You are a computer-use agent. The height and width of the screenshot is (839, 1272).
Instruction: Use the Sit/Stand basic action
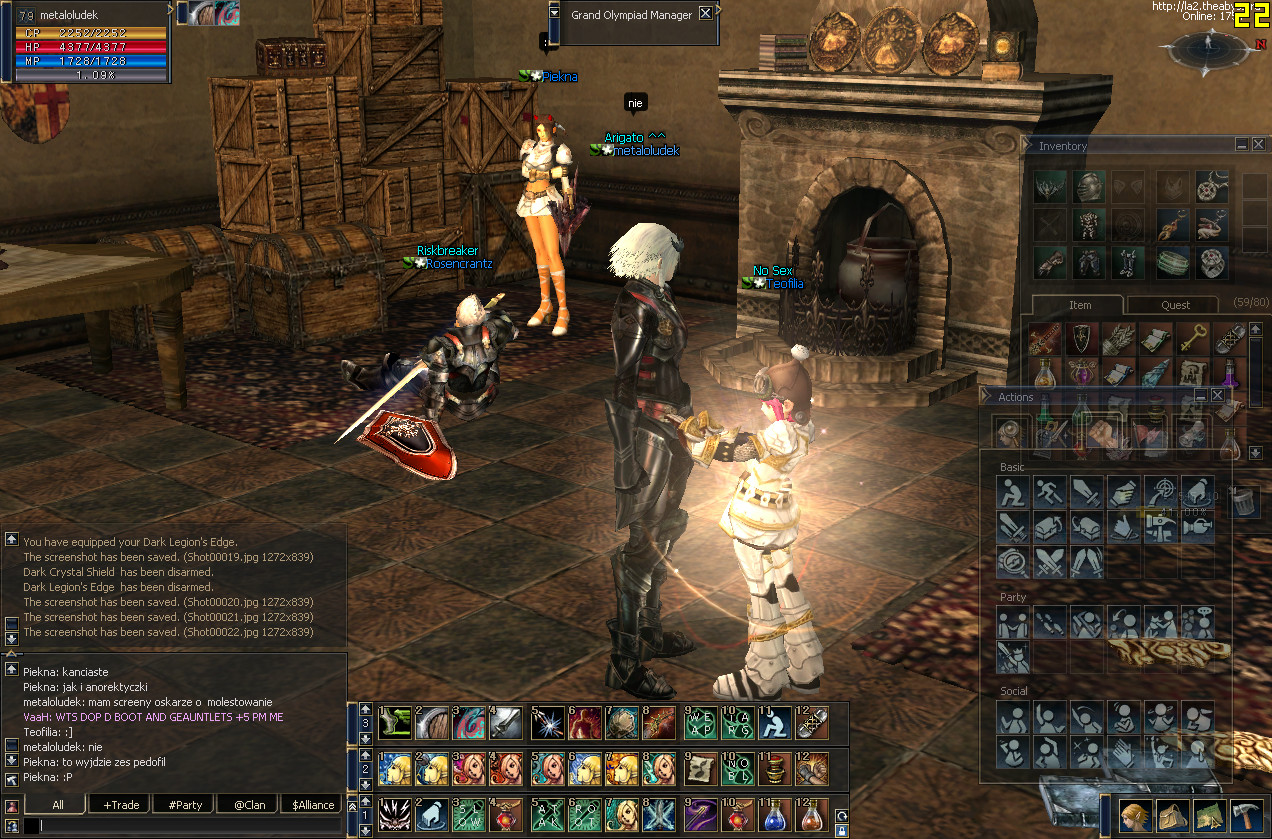point(1013,492)
